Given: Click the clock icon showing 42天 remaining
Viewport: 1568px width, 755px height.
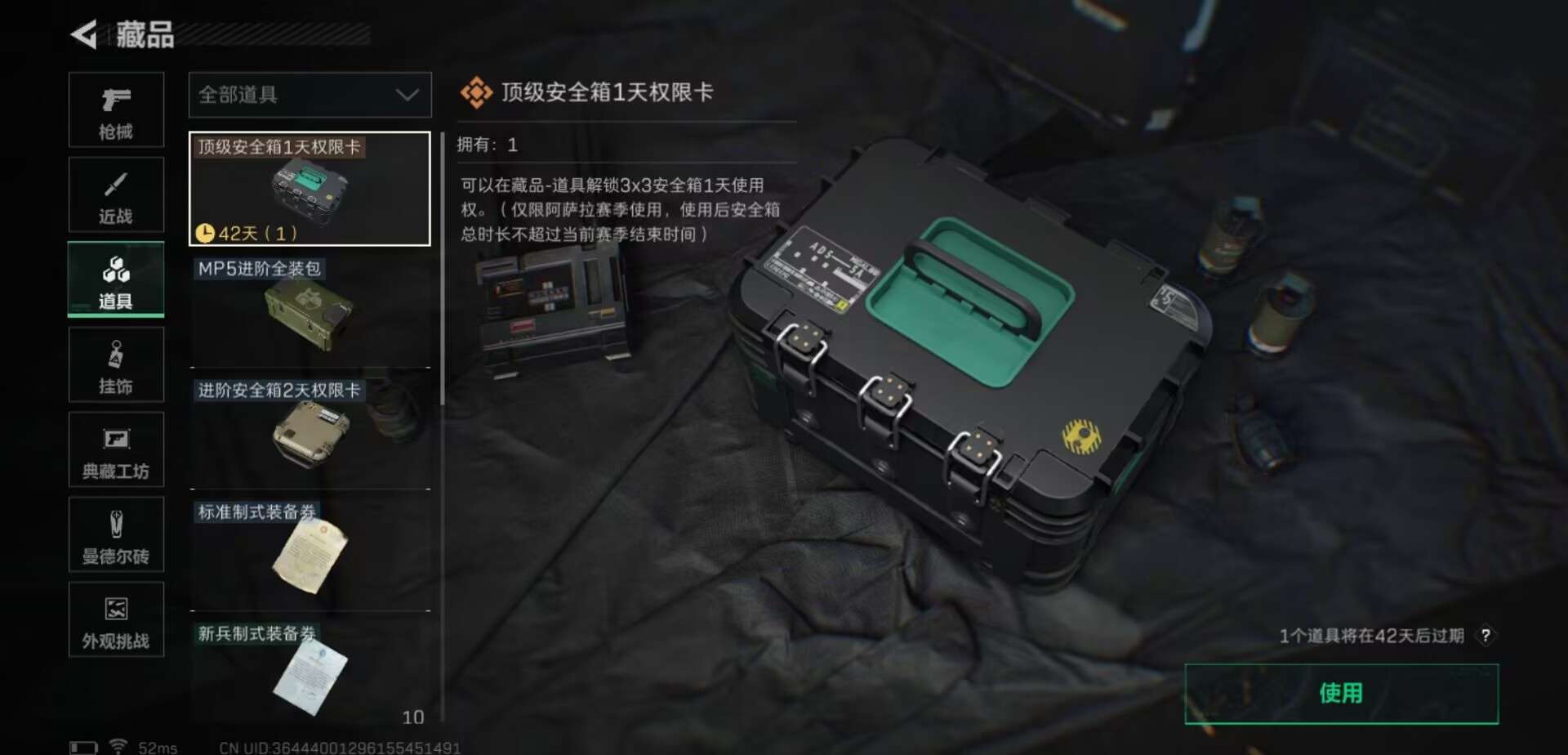Looking at the screenshot, I should [x=207, y=232].
